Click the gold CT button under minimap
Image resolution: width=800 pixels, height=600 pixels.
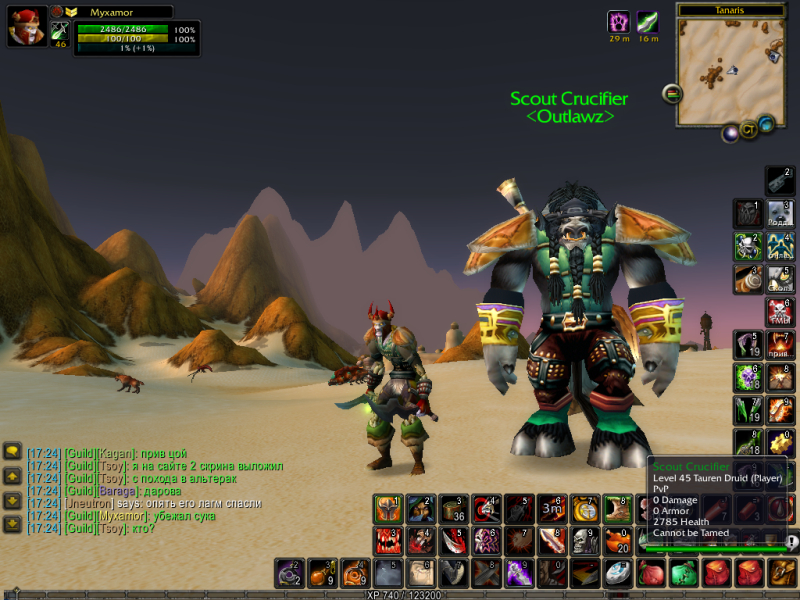click(x=748, y=130)
